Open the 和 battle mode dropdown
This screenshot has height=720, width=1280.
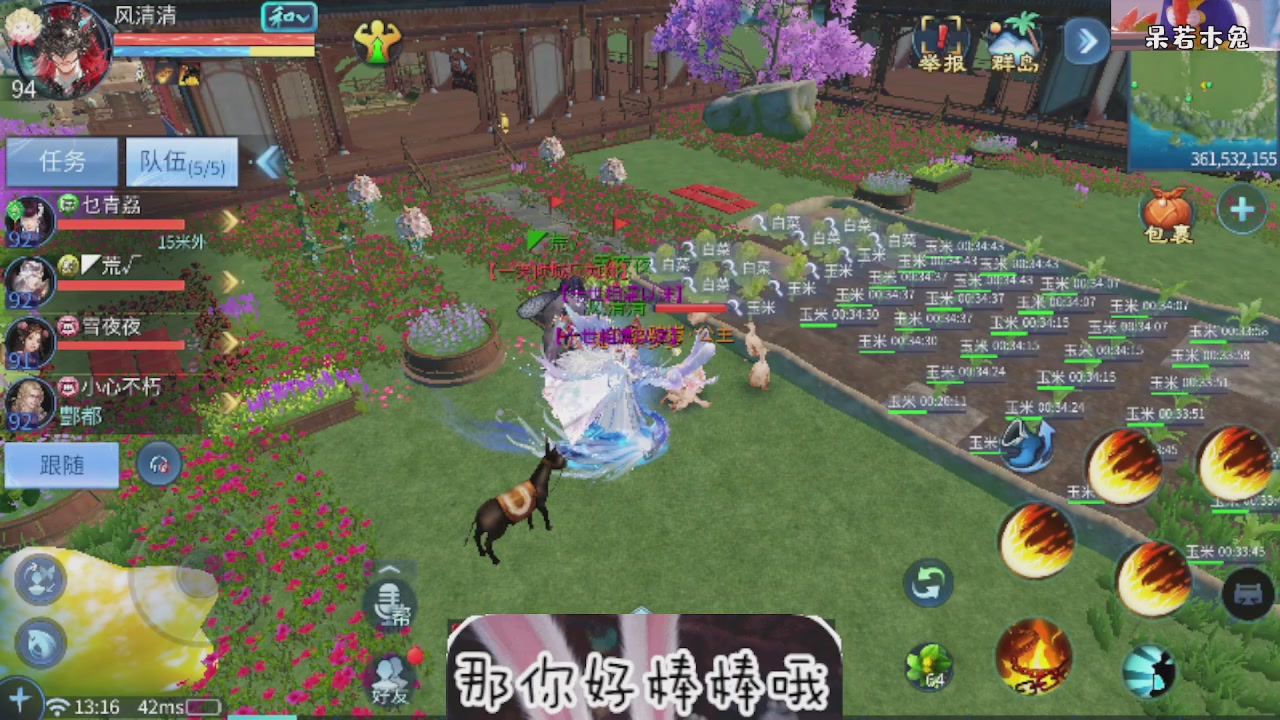[x=290, y=17]
